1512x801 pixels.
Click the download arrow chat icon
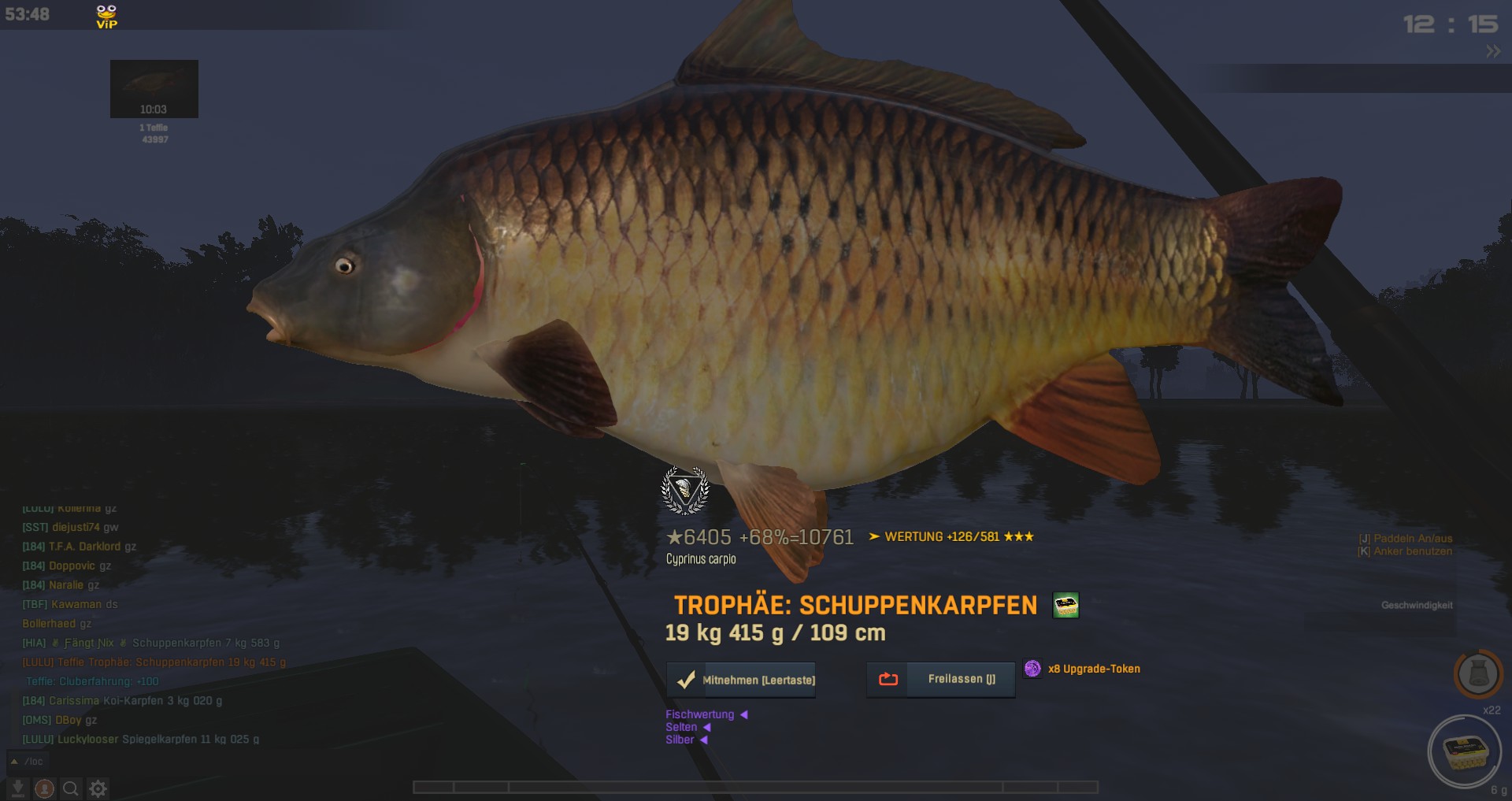pos(17,788)
